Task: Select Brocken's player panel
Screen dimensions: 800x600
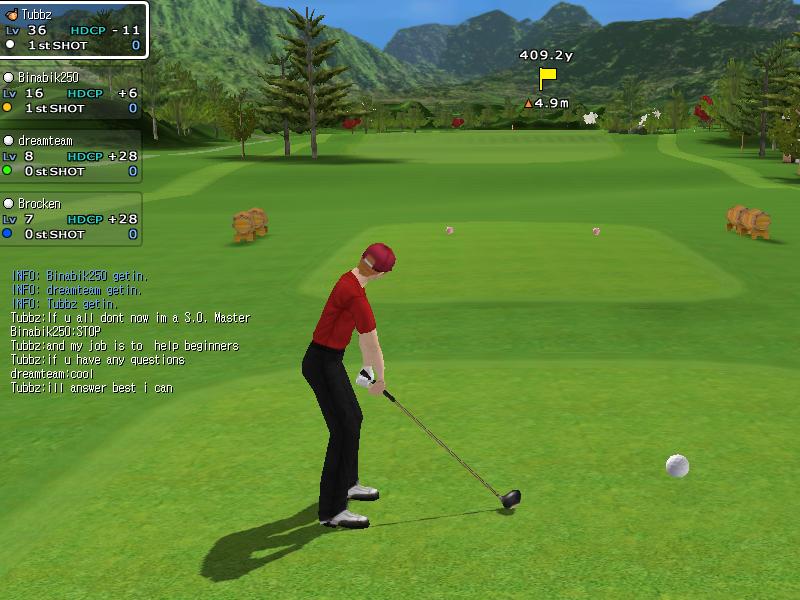Action: pos(70,219)
